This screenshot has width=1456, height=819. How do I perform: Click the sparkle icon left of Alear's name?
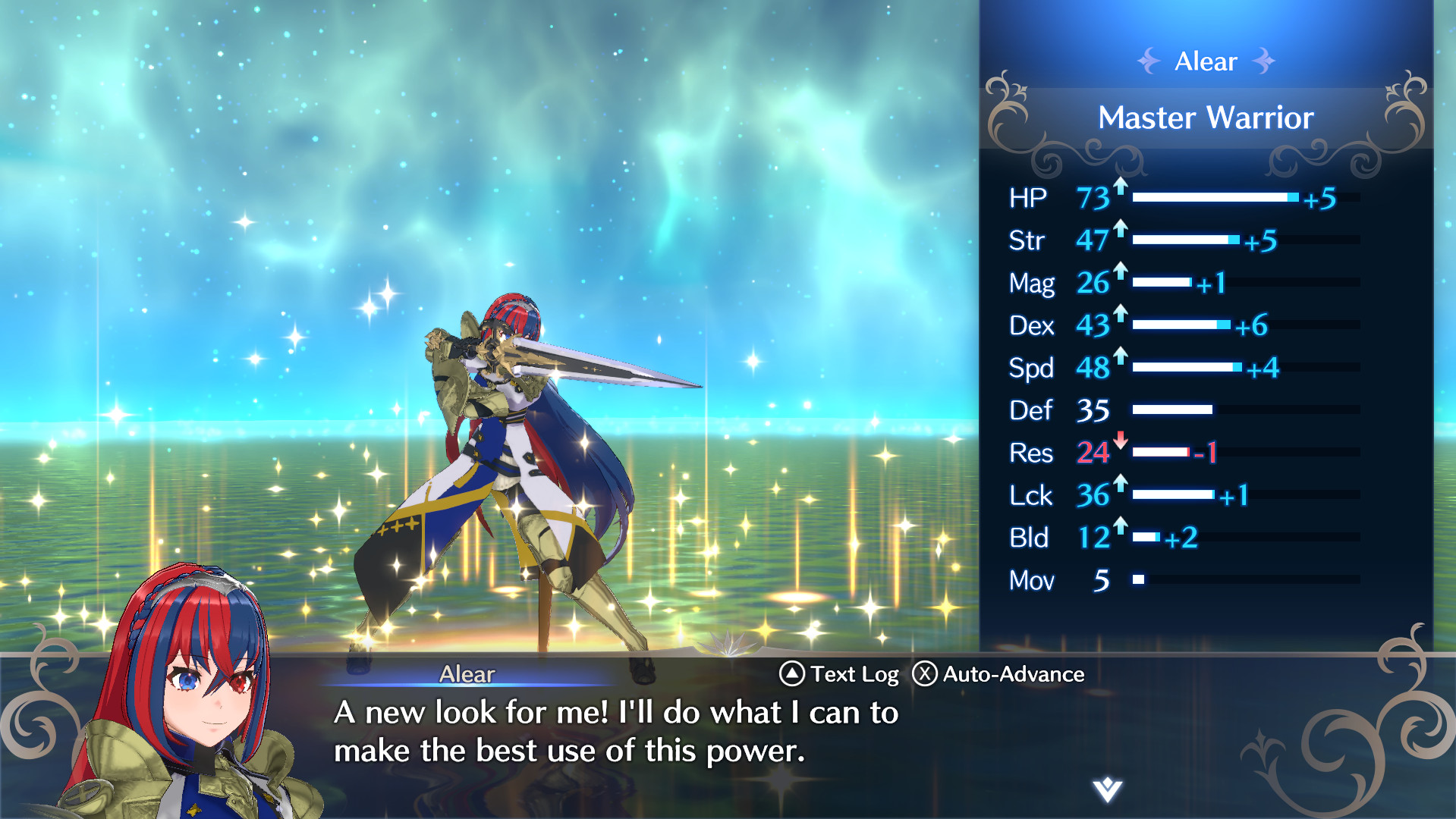(1148, 61)
